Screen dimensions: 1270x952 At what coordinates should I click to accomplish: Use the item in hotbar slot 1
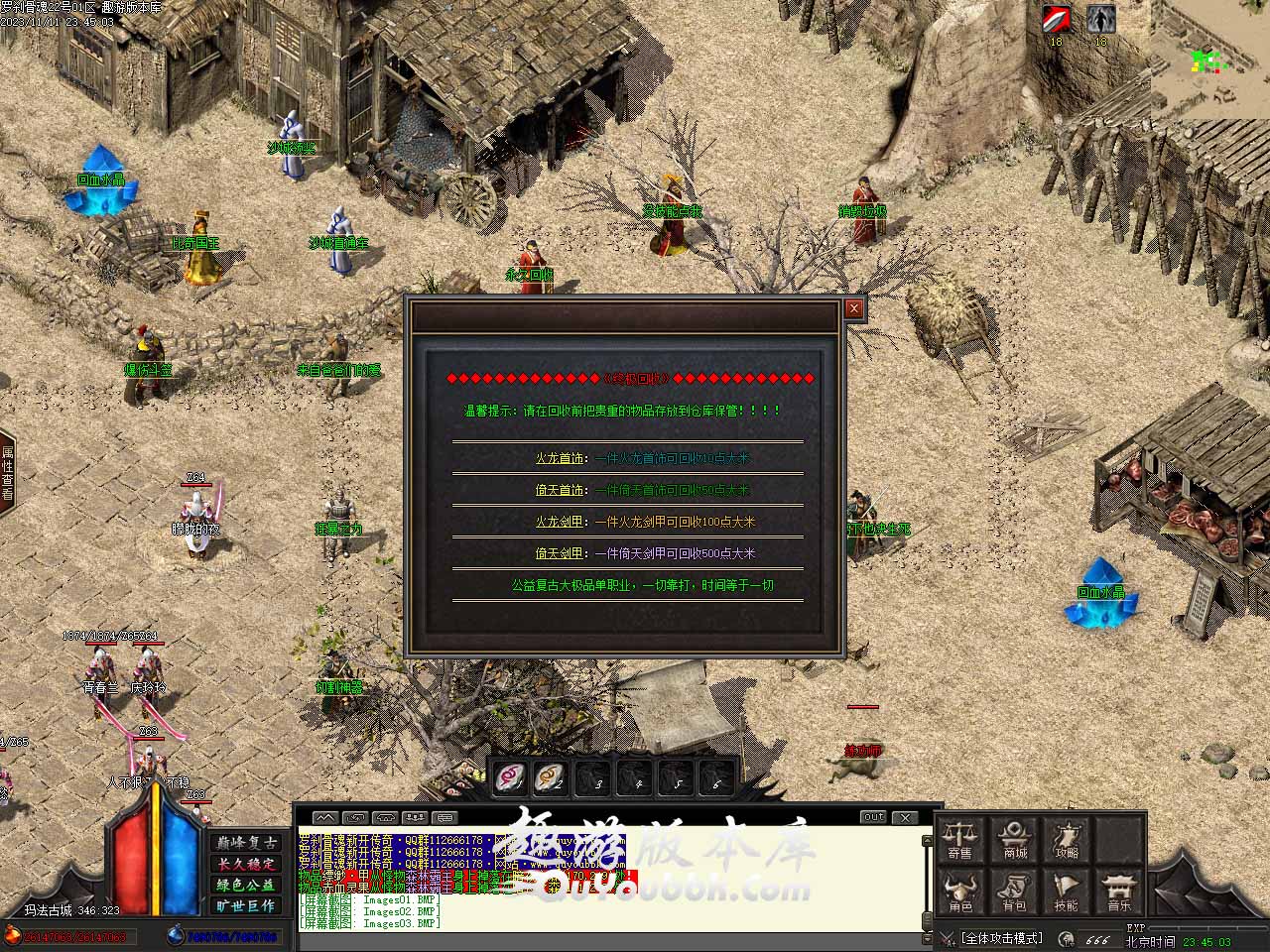pos(512,778)
